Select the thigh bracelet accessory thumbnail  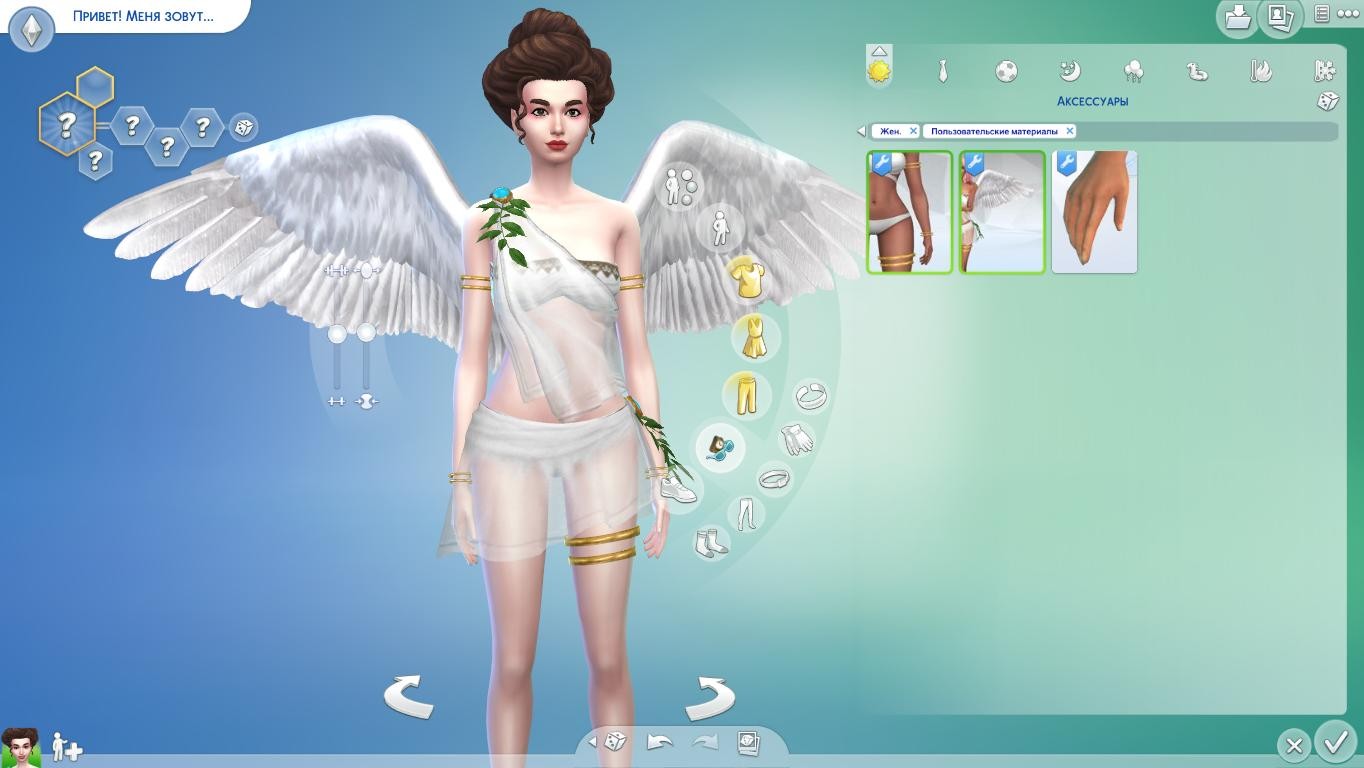[909, 212]
